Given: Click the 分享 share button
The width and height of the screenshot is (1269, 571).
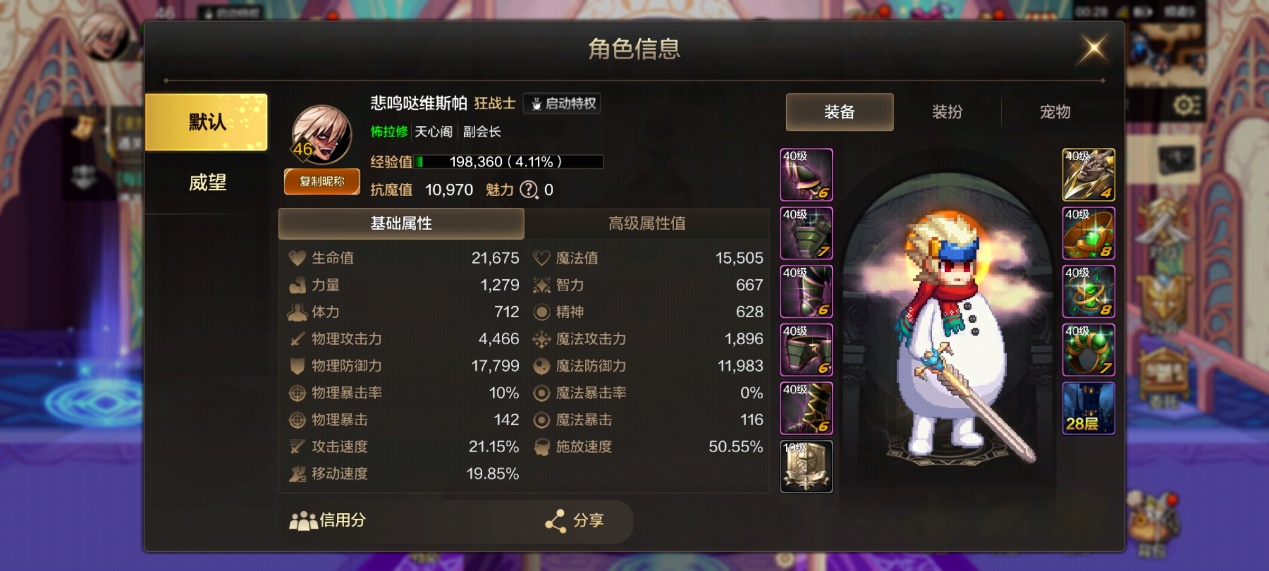Looking at the screenshot, I should click(x=576, y=521).
